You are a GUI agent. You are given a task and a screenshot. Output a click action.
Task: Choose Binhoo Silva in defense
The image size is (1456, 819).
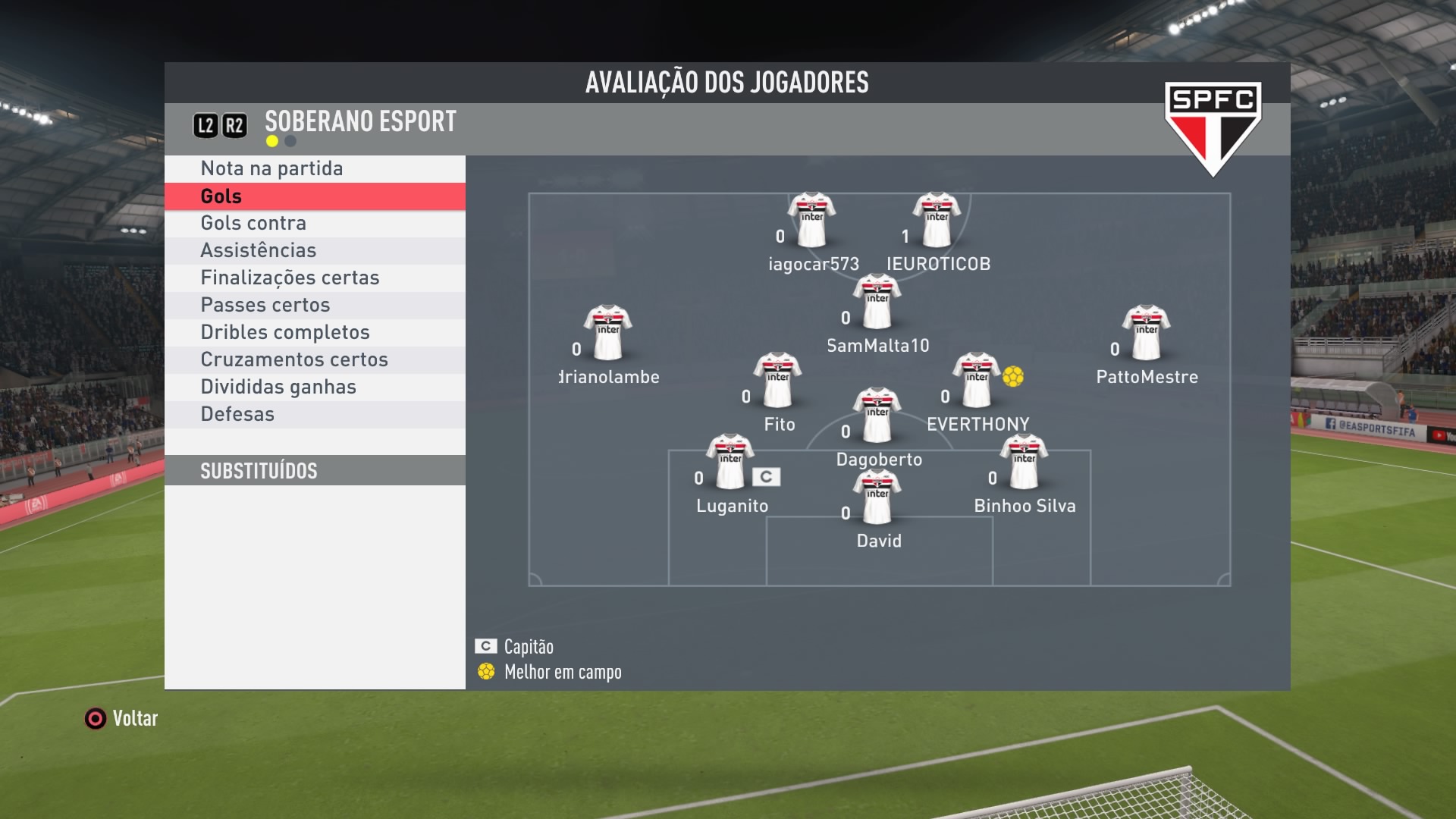coord(1024,462)
